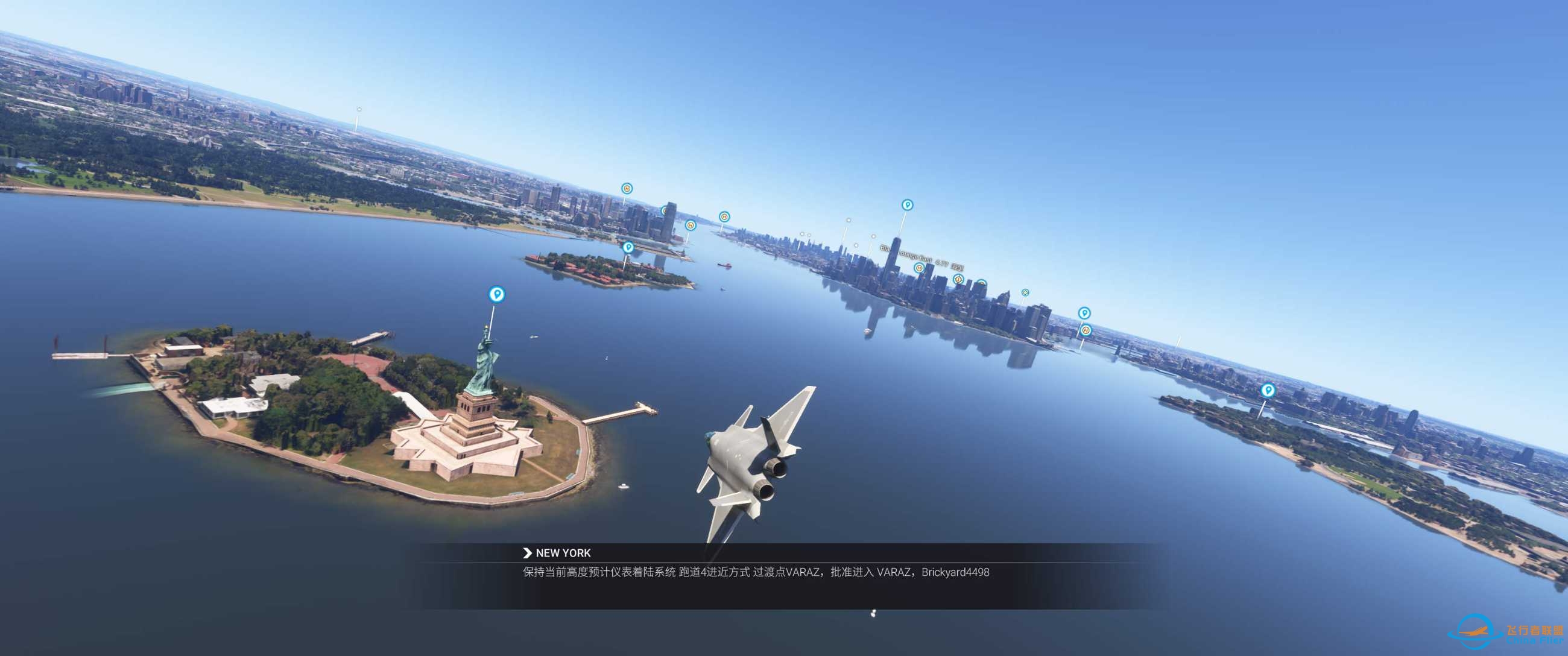
Task: Click the 4.77 distance value on the POI label
Action: pos(944,263)
